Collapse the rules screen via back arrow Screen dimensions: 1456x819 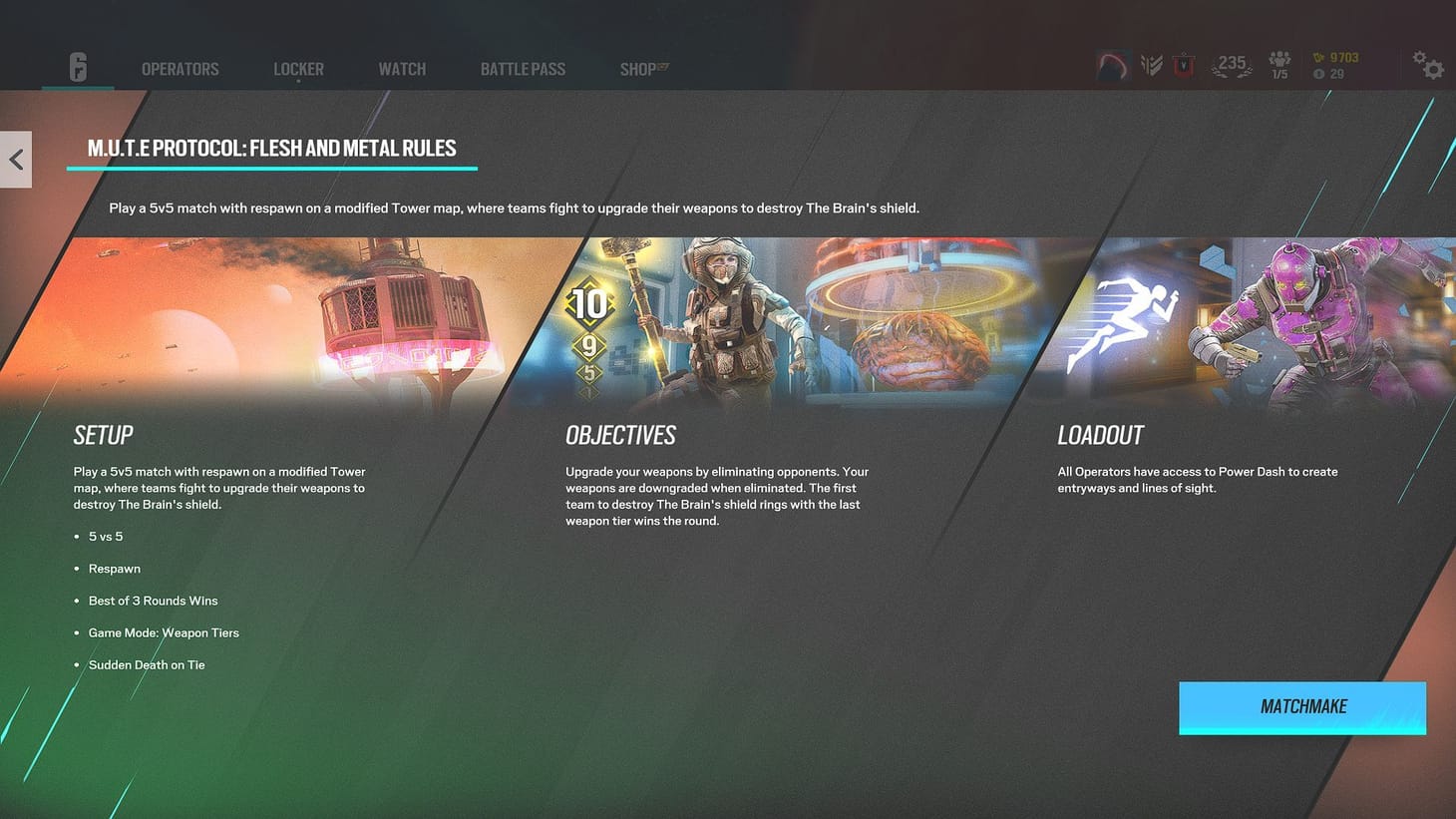pos(16,160)
